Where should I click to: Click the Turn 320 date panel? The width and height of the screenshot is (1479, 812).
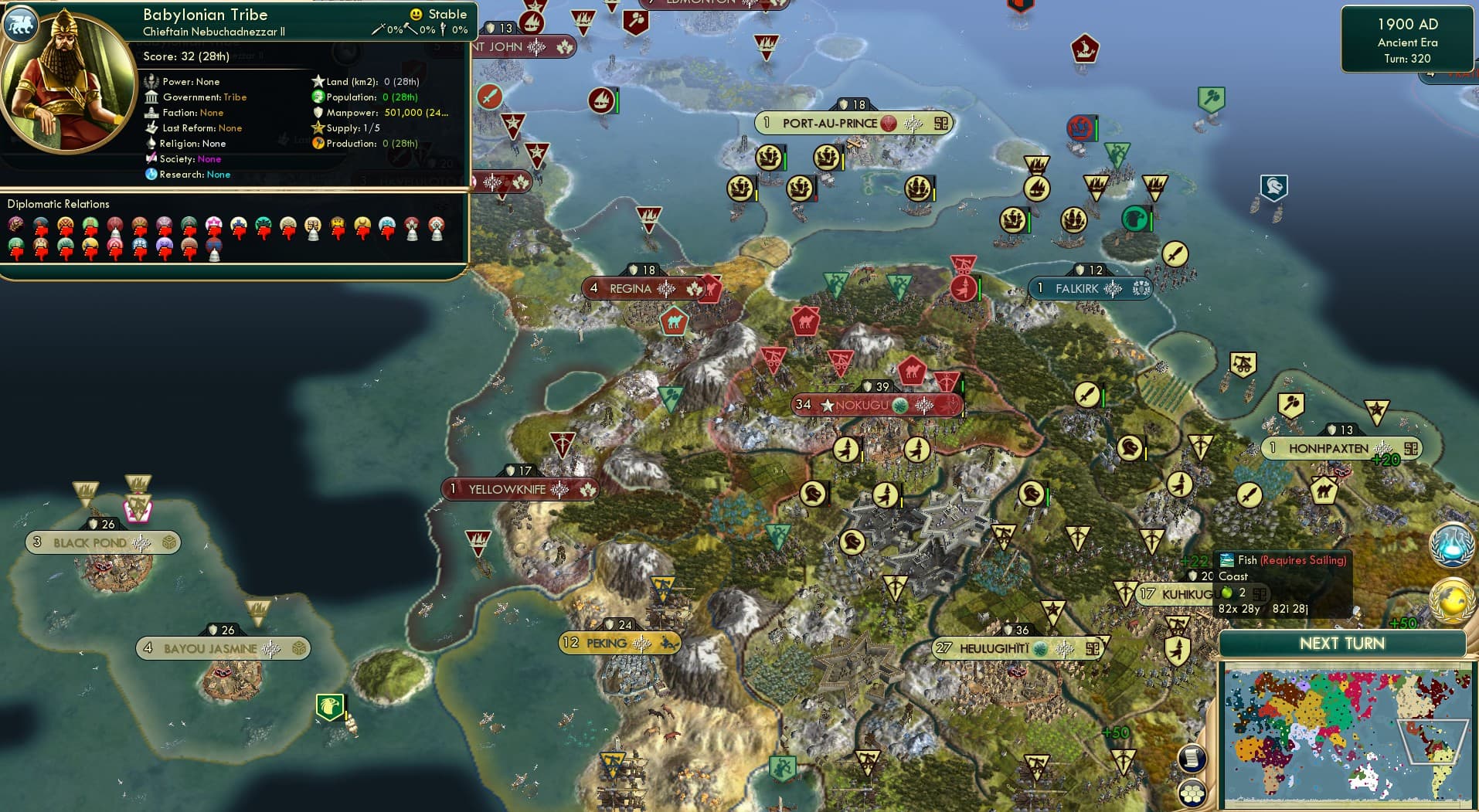(x=1407, y=39)
